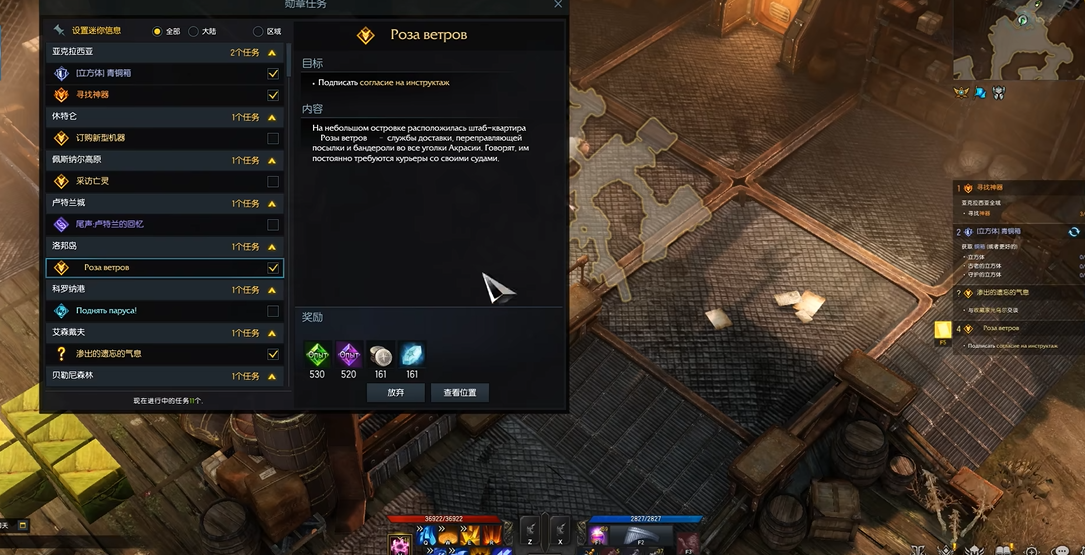Inspect the silver coin reward icon
This screenshot has height=555, width=1085.
click(380, 354)
